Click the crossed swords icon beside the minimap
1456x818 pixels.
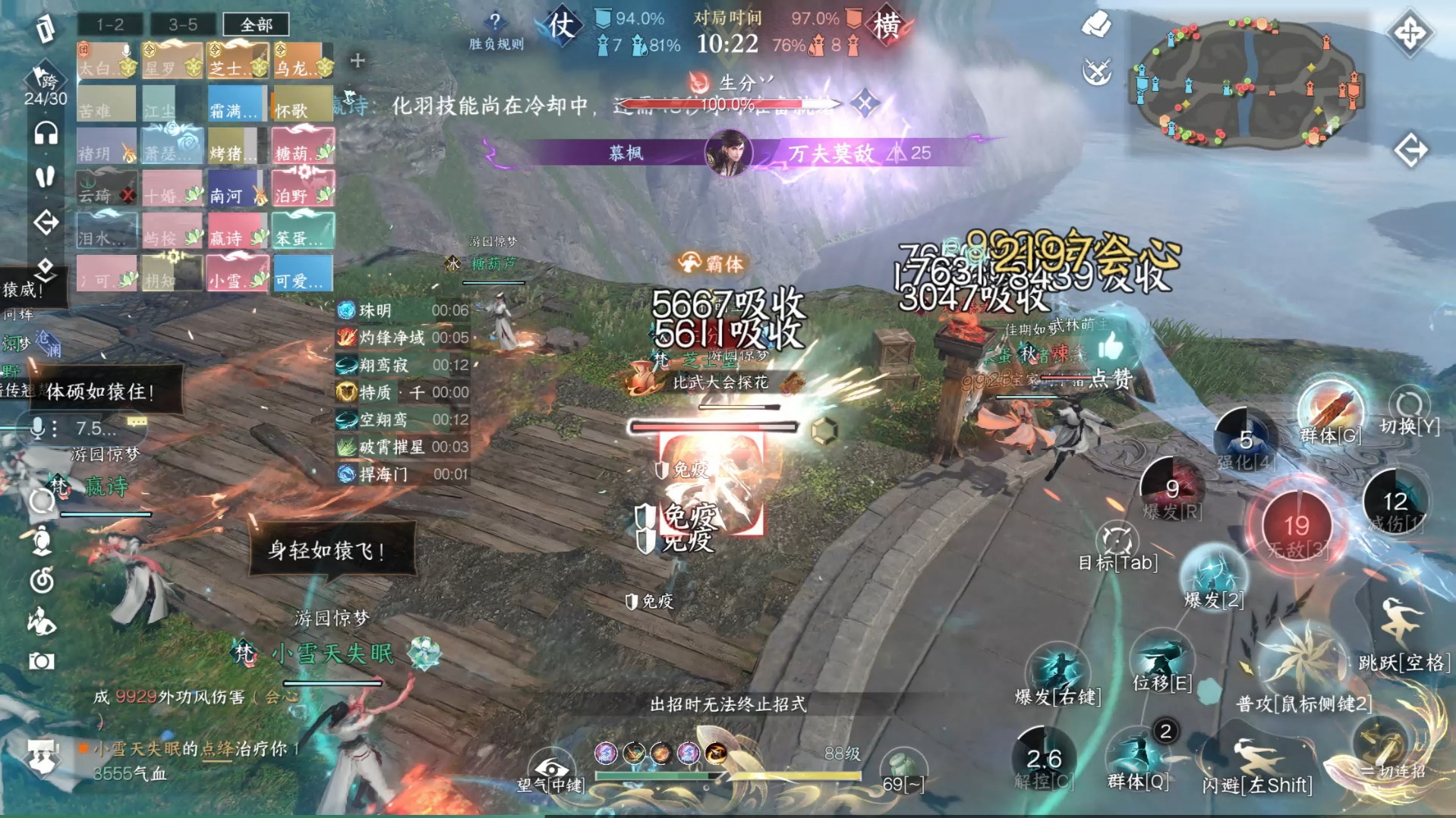[x=1096, y=72]
